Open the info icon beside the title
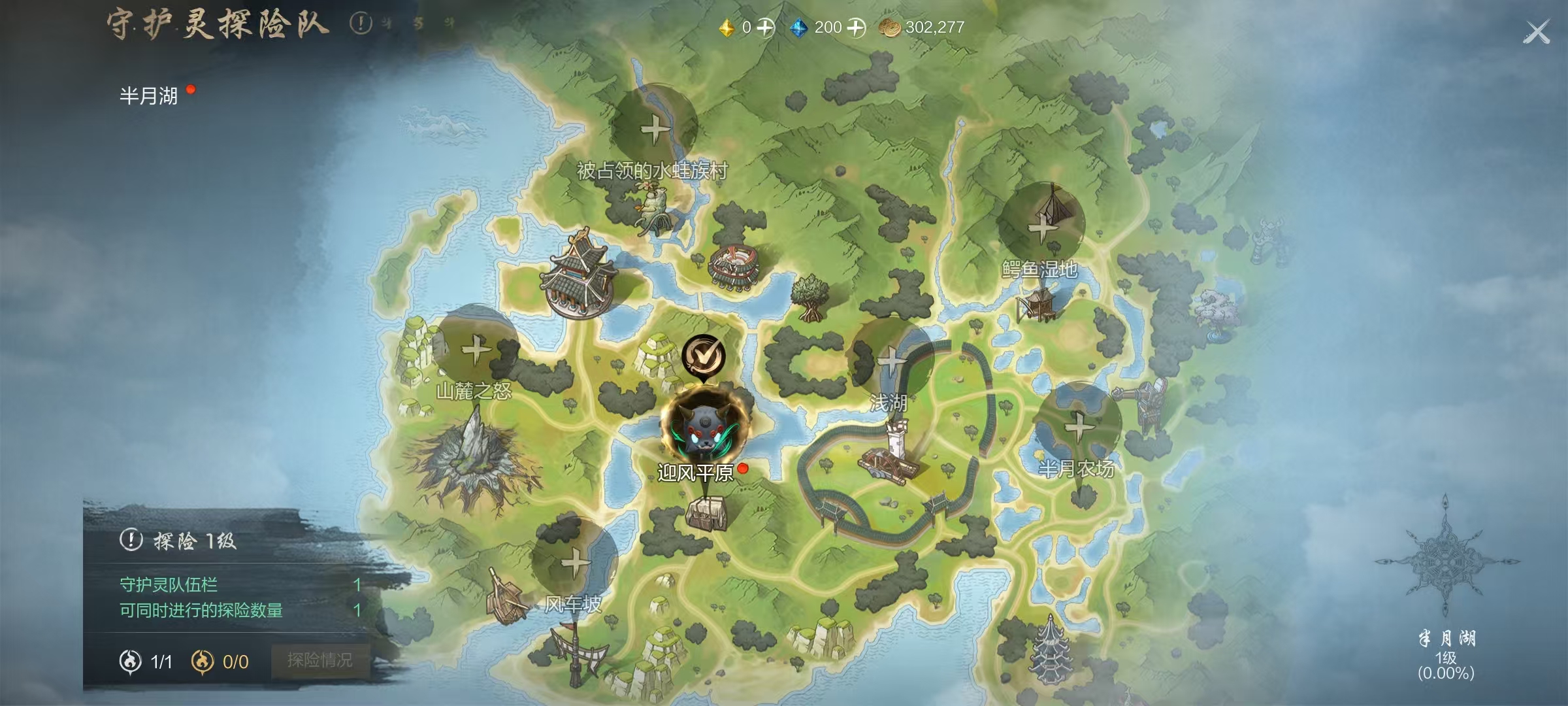The image size is (1568, 706). 361,24
